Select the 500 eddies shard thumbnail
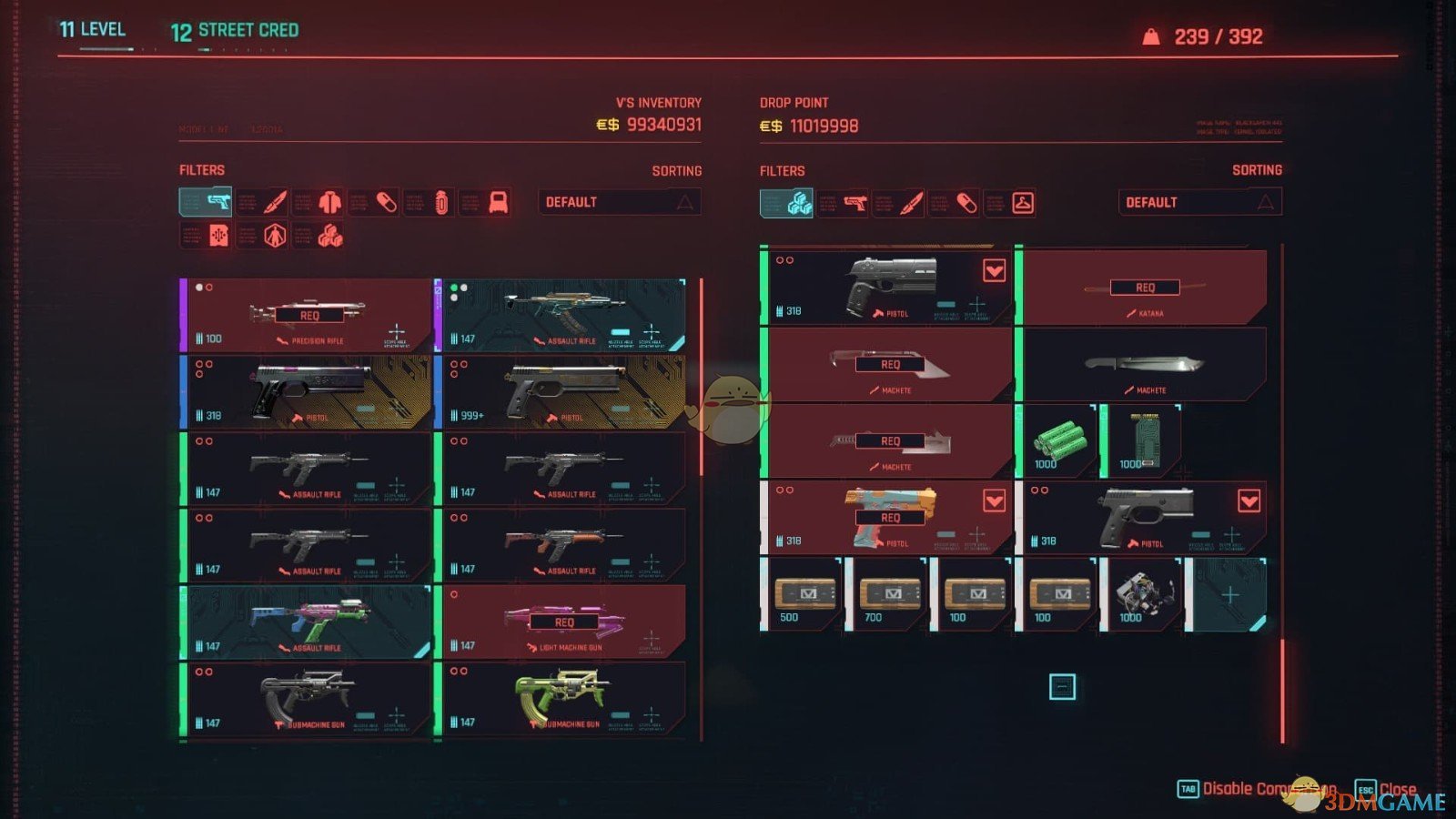1456x819 pixels. tap(805, 594)
